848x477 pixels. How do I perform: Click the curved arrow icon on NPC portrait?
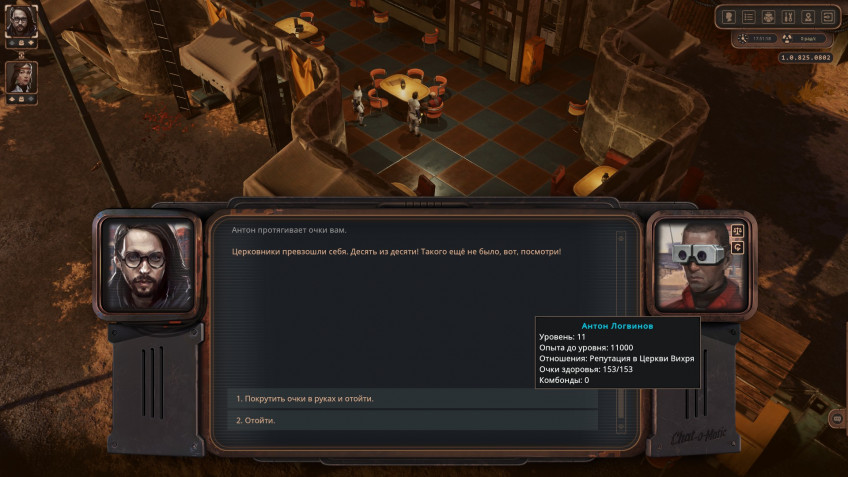738,247
